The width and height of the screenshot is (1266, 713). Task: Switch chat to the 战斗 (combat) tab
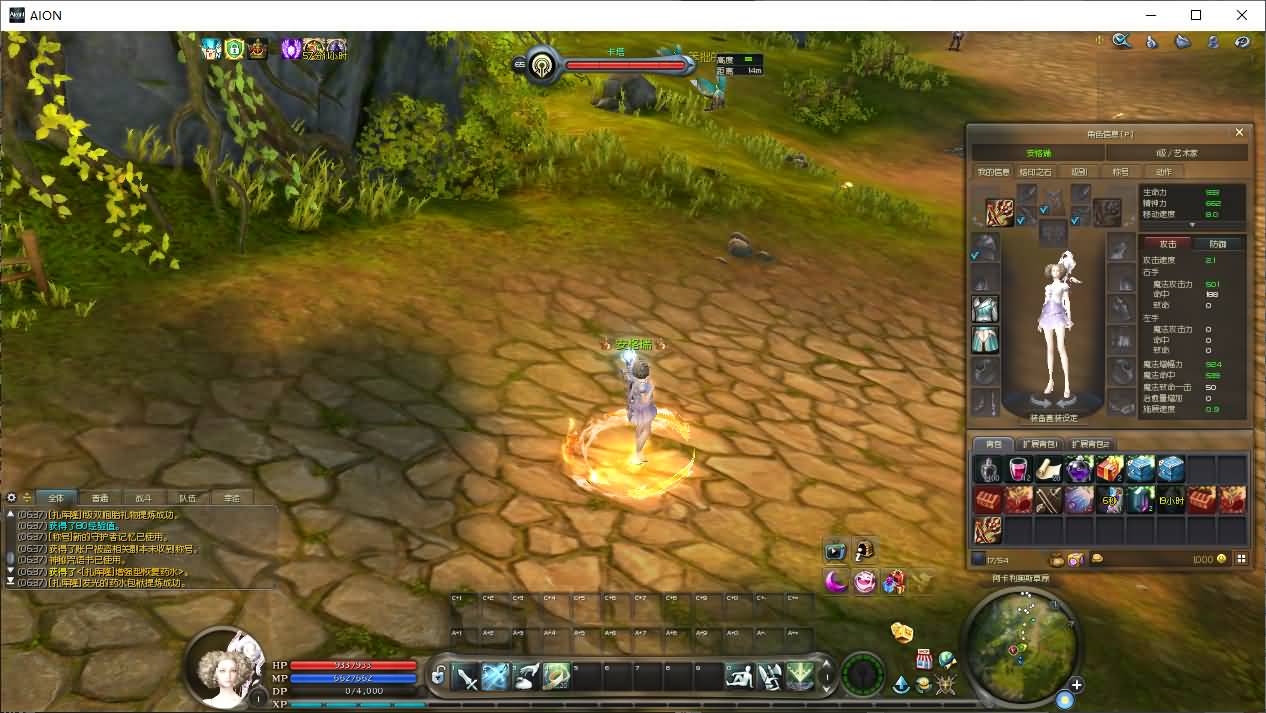coord(144,497)
